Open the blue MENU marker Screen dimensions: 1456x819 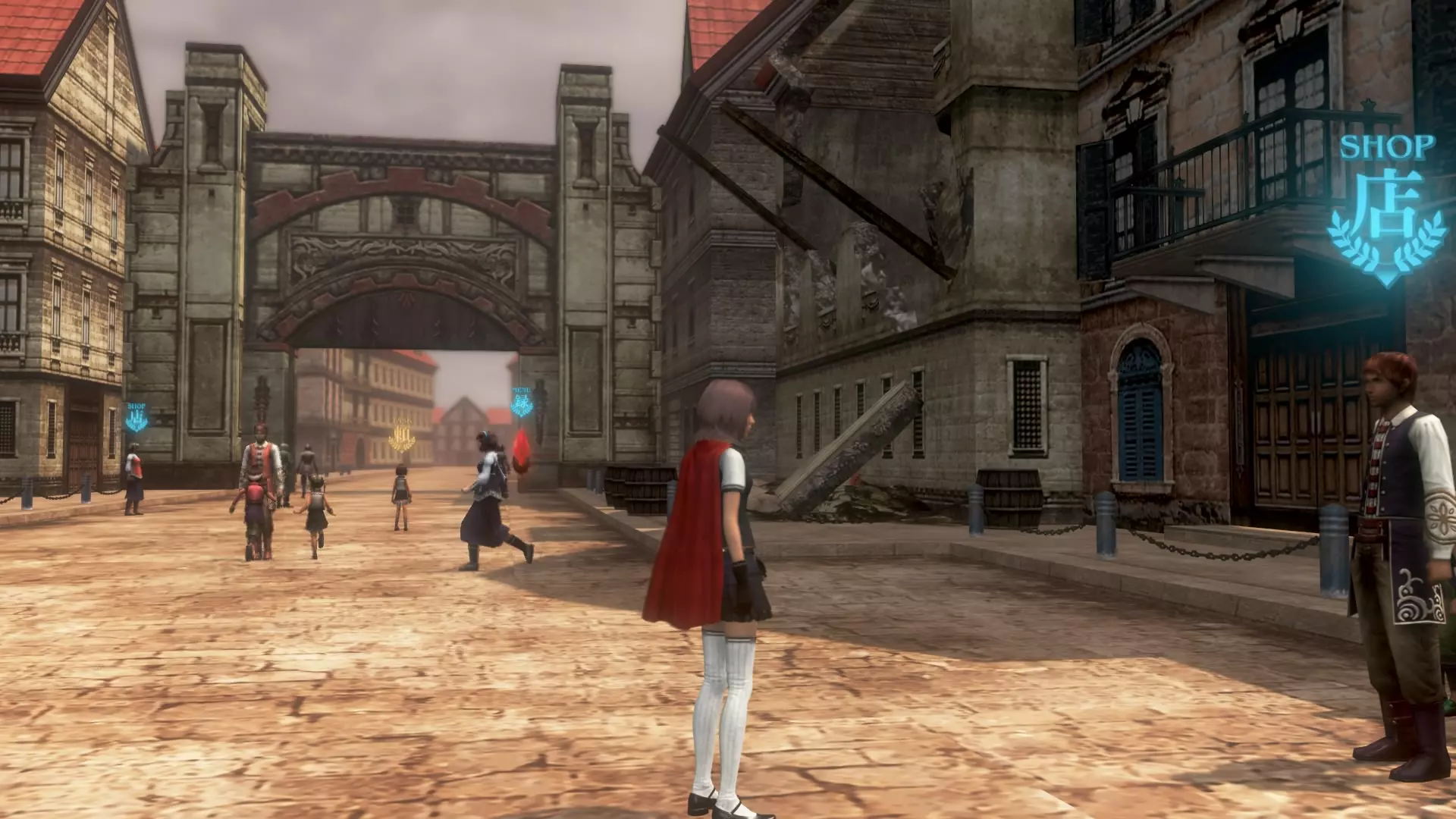[x=522, y=403]
